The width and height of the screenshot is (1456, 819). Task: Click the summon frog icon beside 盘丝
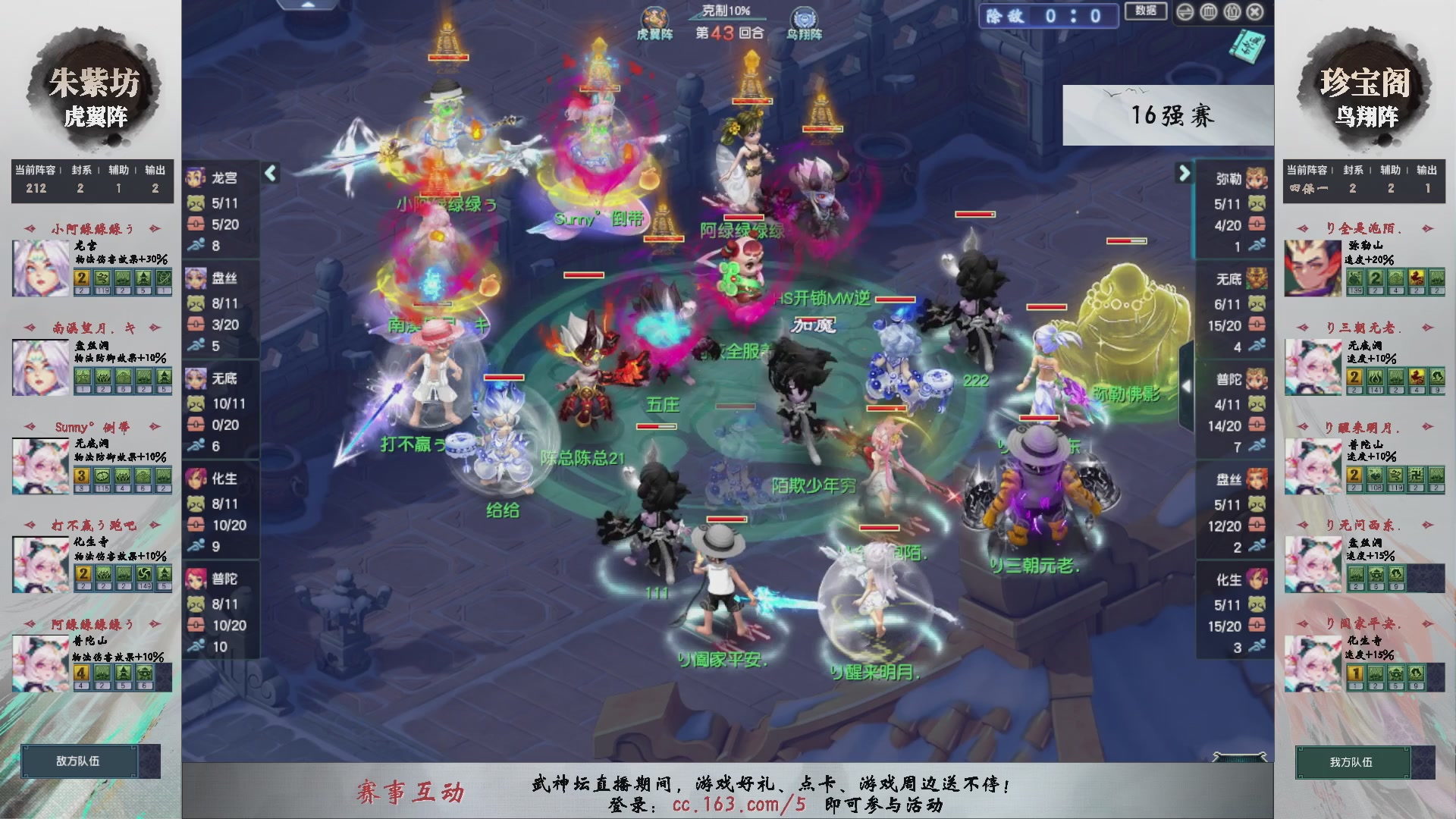(x=197, y=304)
